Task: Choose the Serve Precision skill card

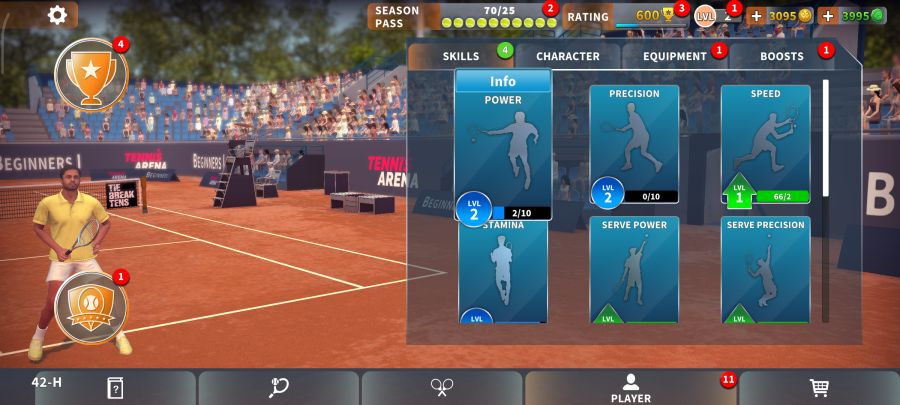Action: (765, 269)
